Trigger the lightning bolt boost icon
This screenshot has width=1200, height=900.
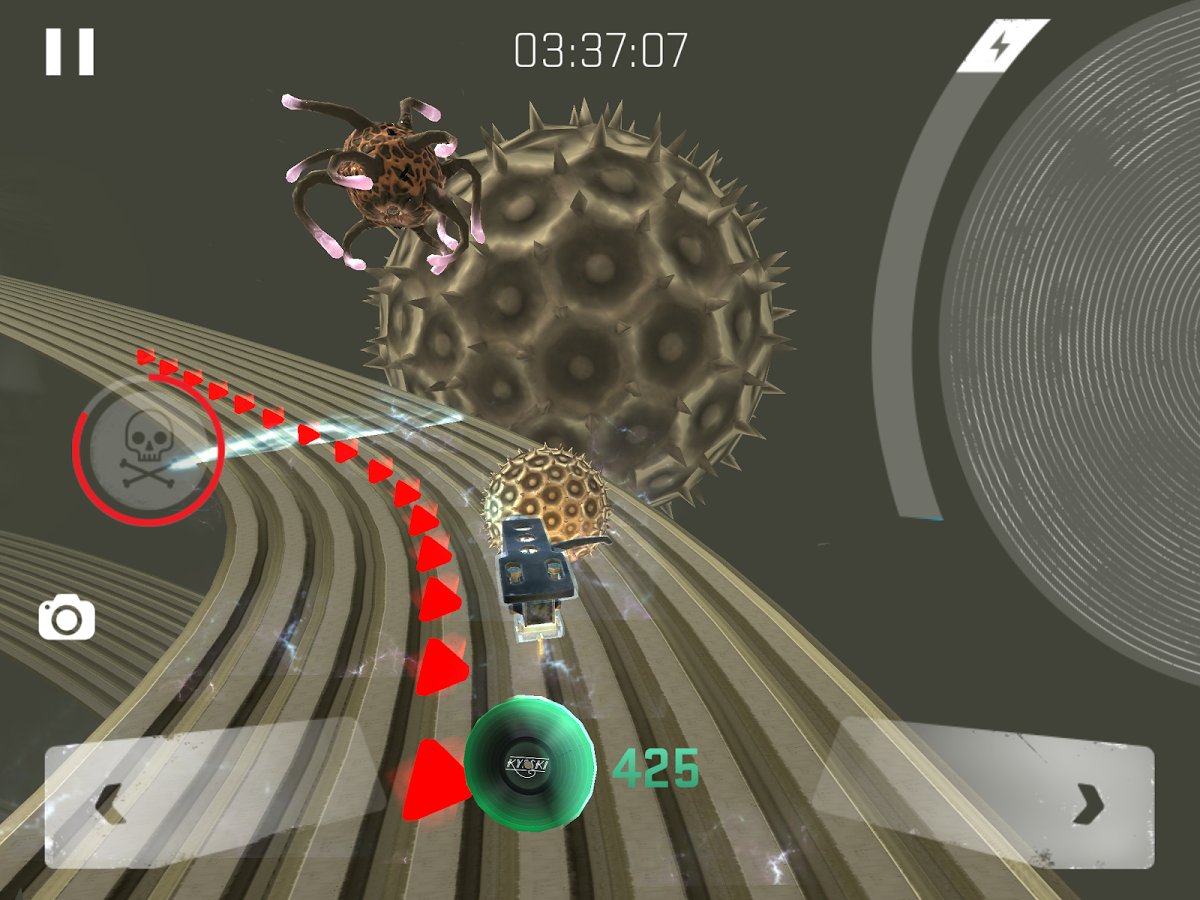[1001, 46]
